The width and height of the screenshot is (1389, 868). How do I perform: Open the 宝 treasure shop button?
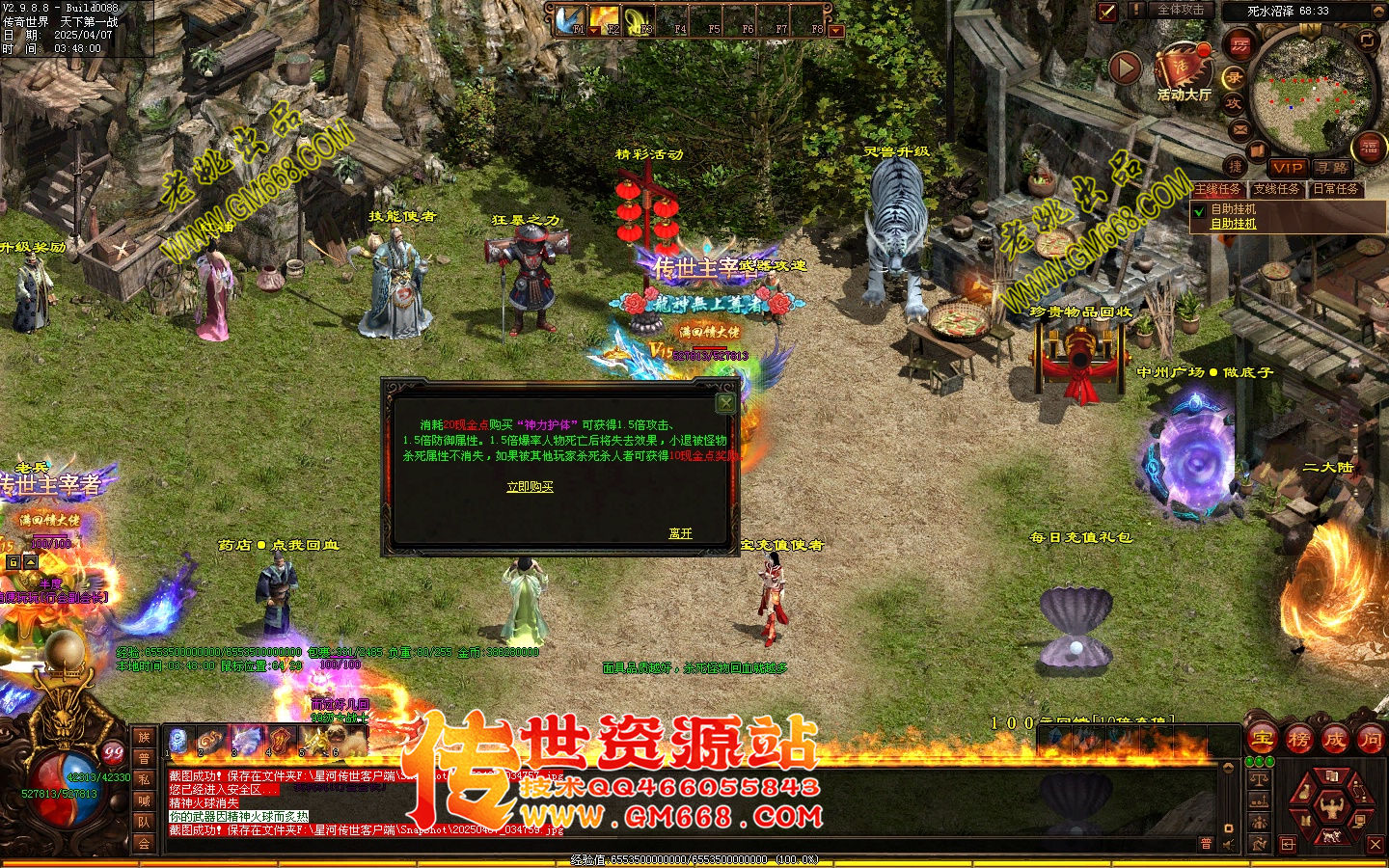click(x=1263, y=740)
